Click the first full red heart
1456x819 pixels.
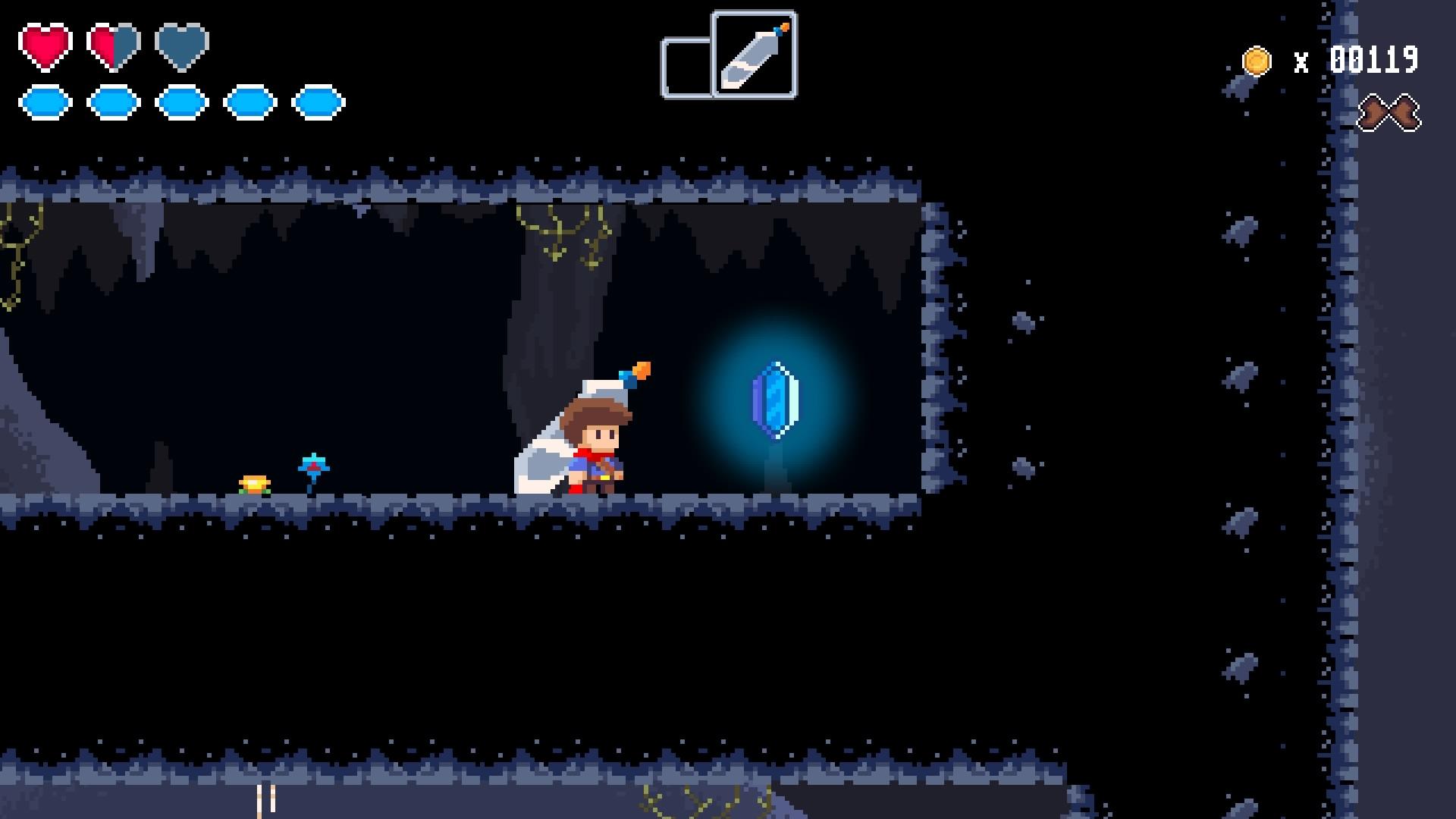coord(45,47)
